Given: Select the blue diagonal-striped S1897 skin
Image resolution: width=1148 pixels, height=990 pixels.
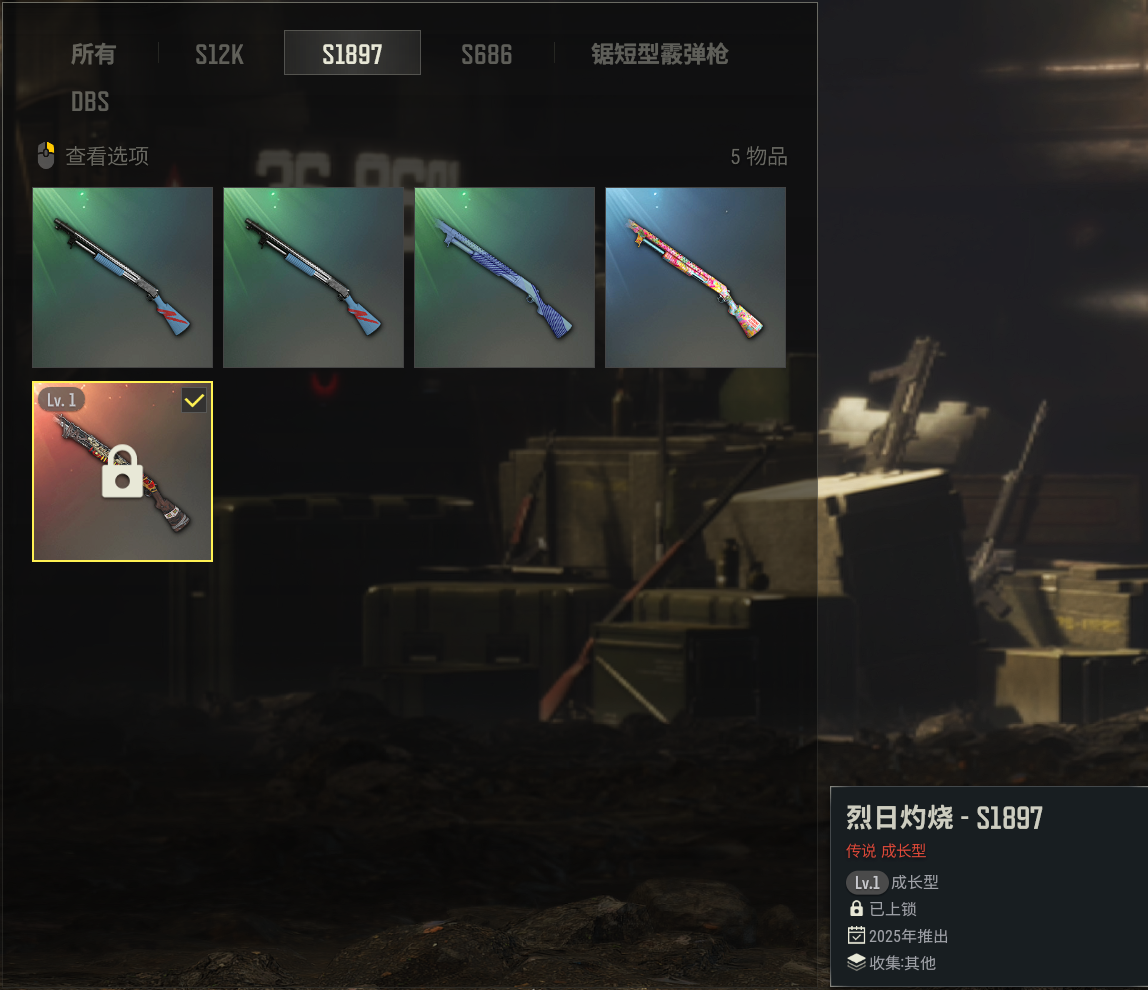Looking at the screenshot, I should (x=504, y=277).
